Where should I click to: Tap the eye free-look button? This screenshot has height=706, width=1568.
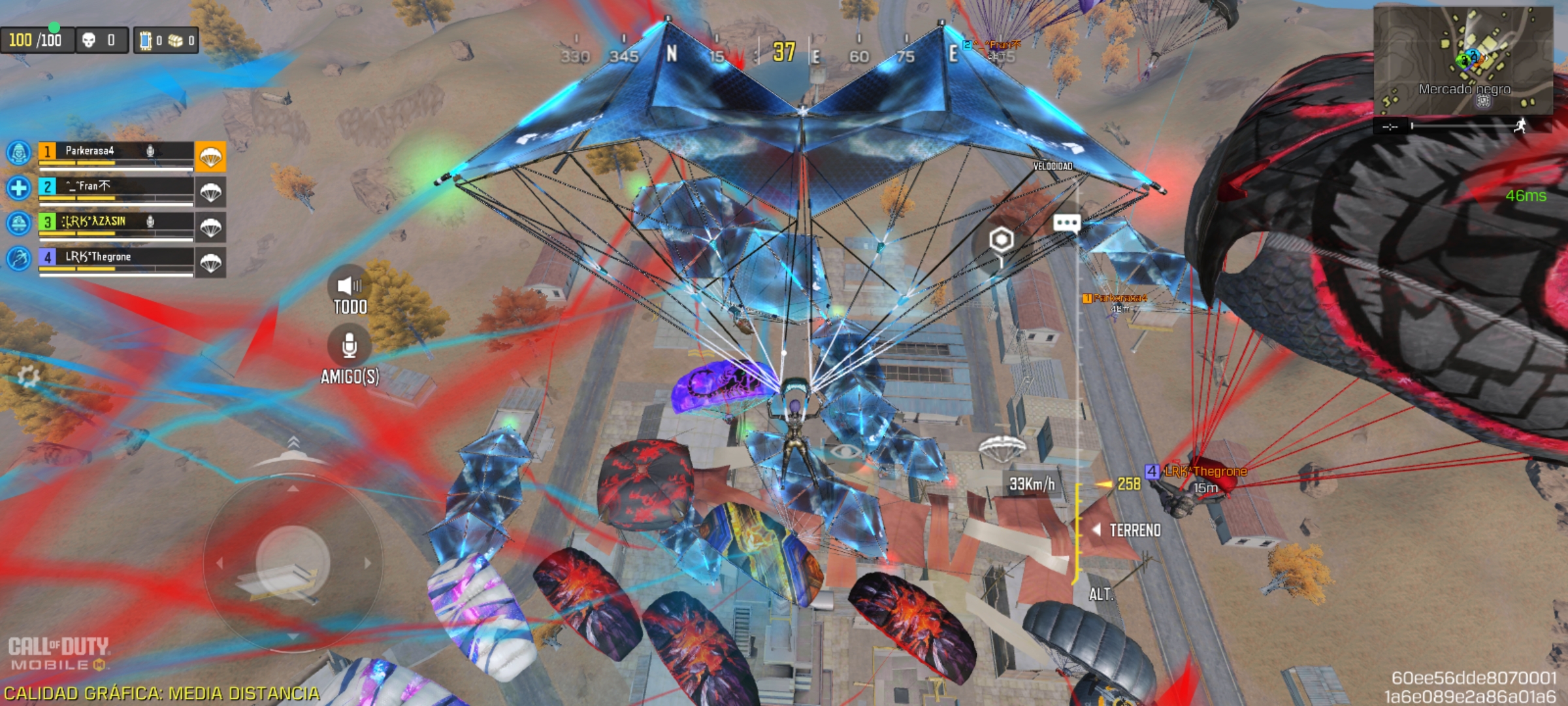point(845,452)
